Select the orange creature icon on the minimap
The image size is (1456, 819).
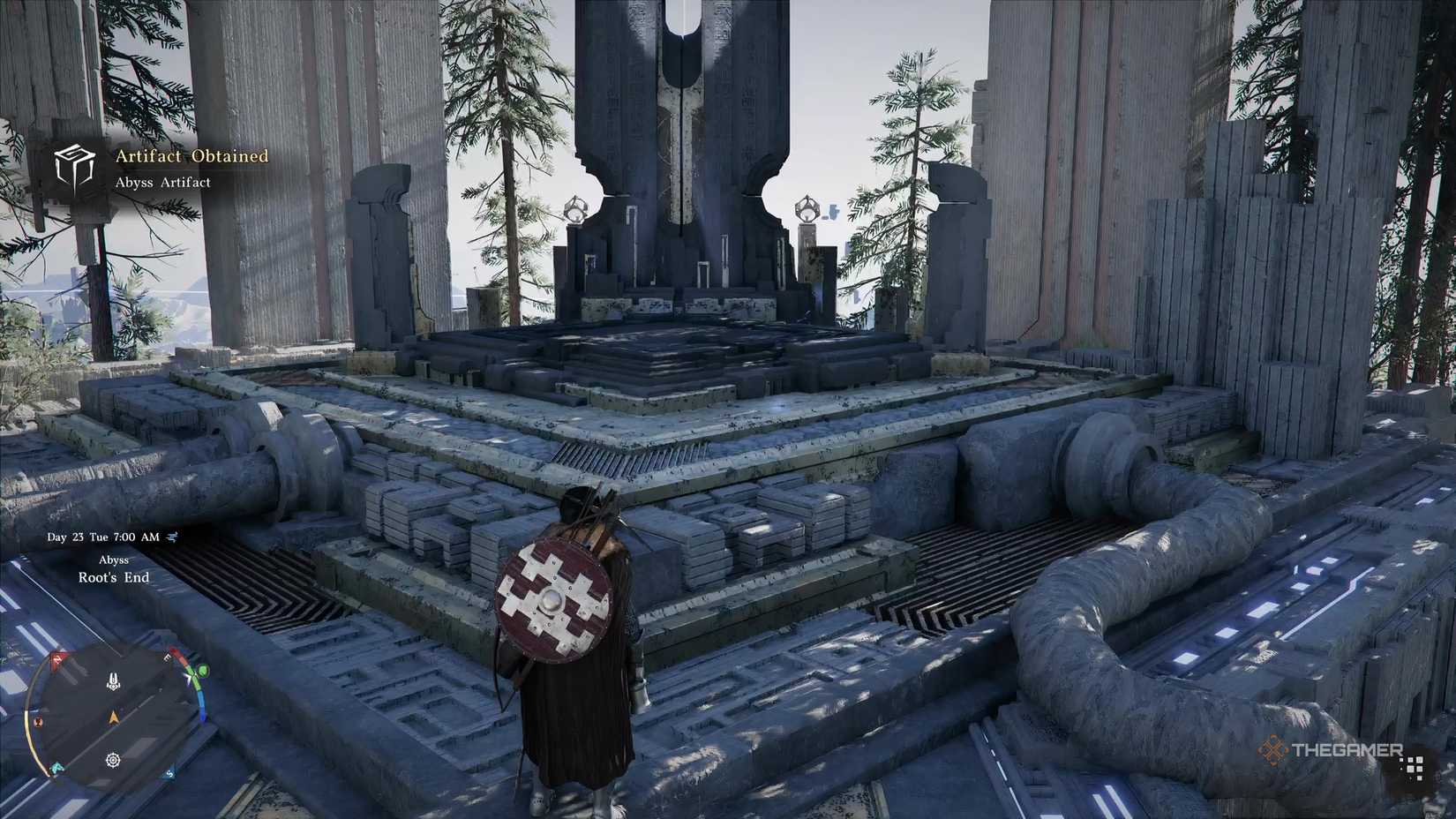(x=38, y=722)
